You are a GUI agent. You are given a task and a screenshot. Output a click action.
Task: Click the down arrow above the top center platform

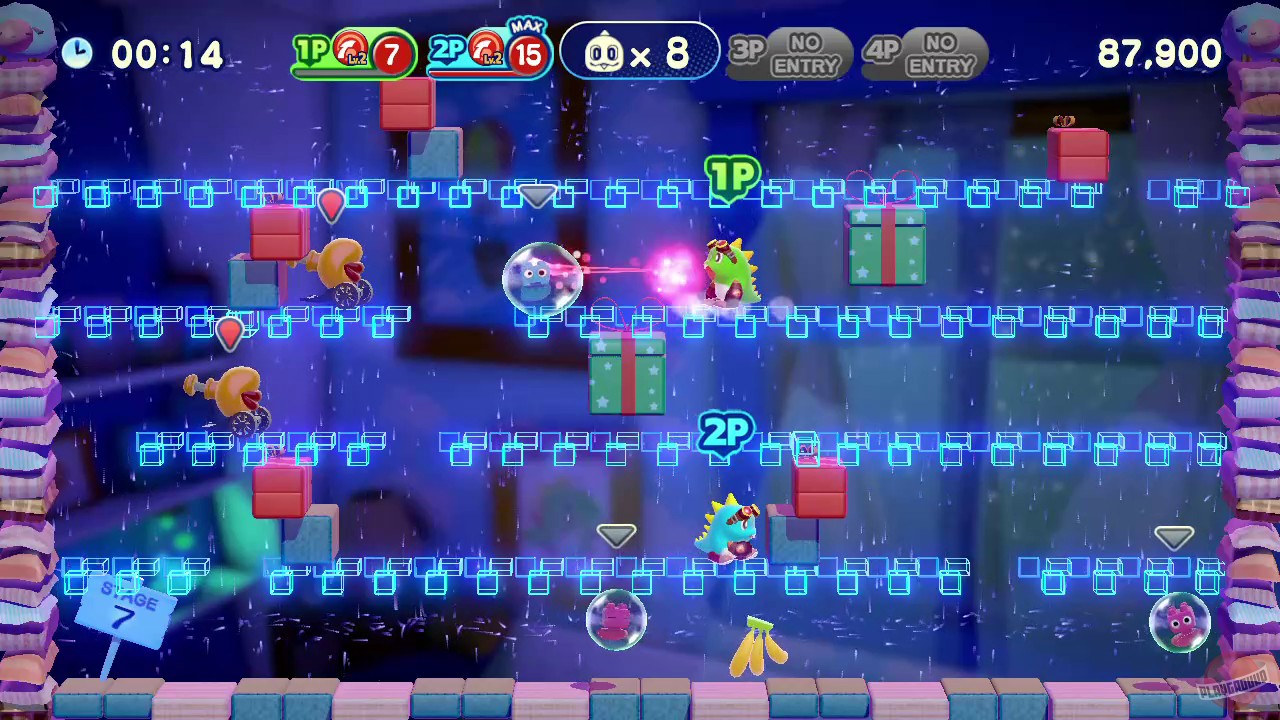[537, 195]
